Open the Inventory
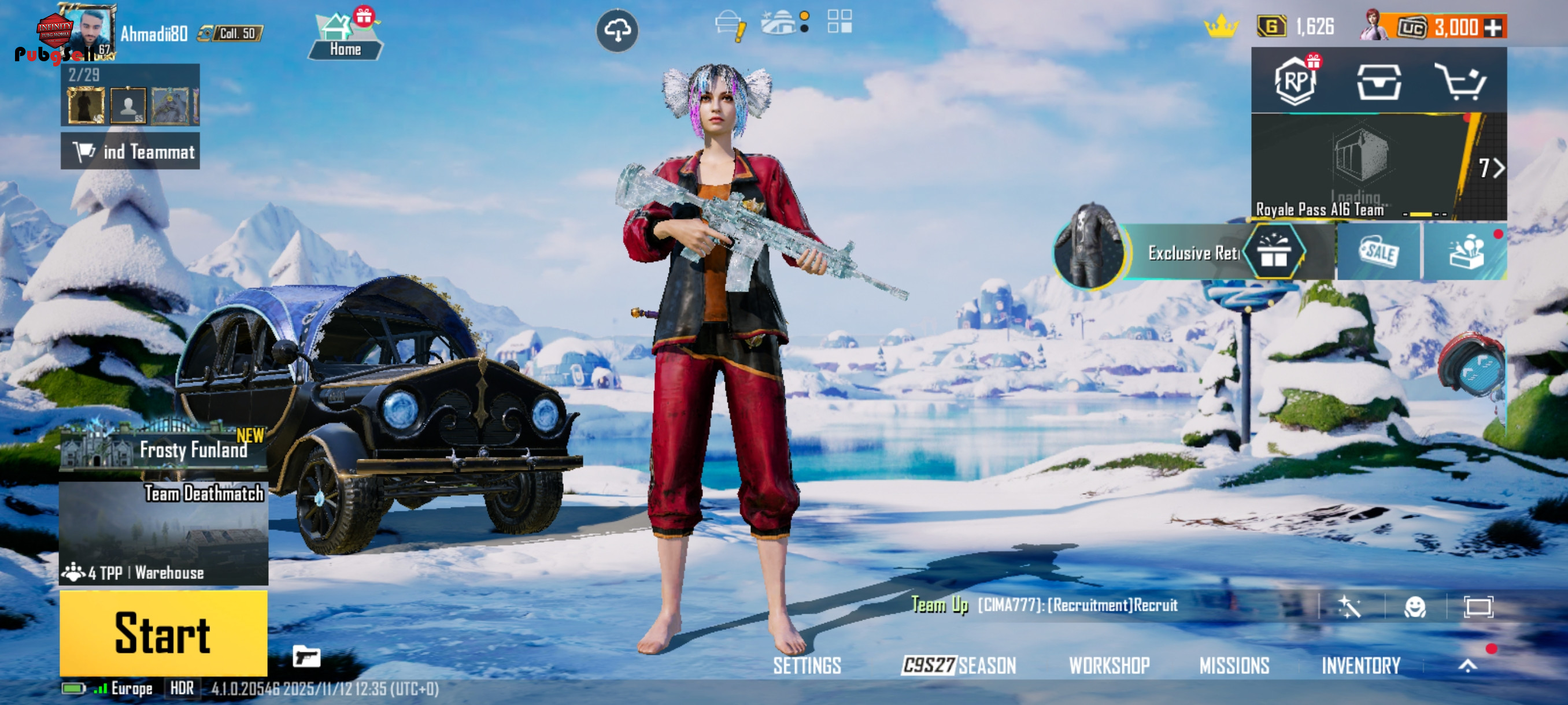The image size is (1568, 705). click(1360, 666)
